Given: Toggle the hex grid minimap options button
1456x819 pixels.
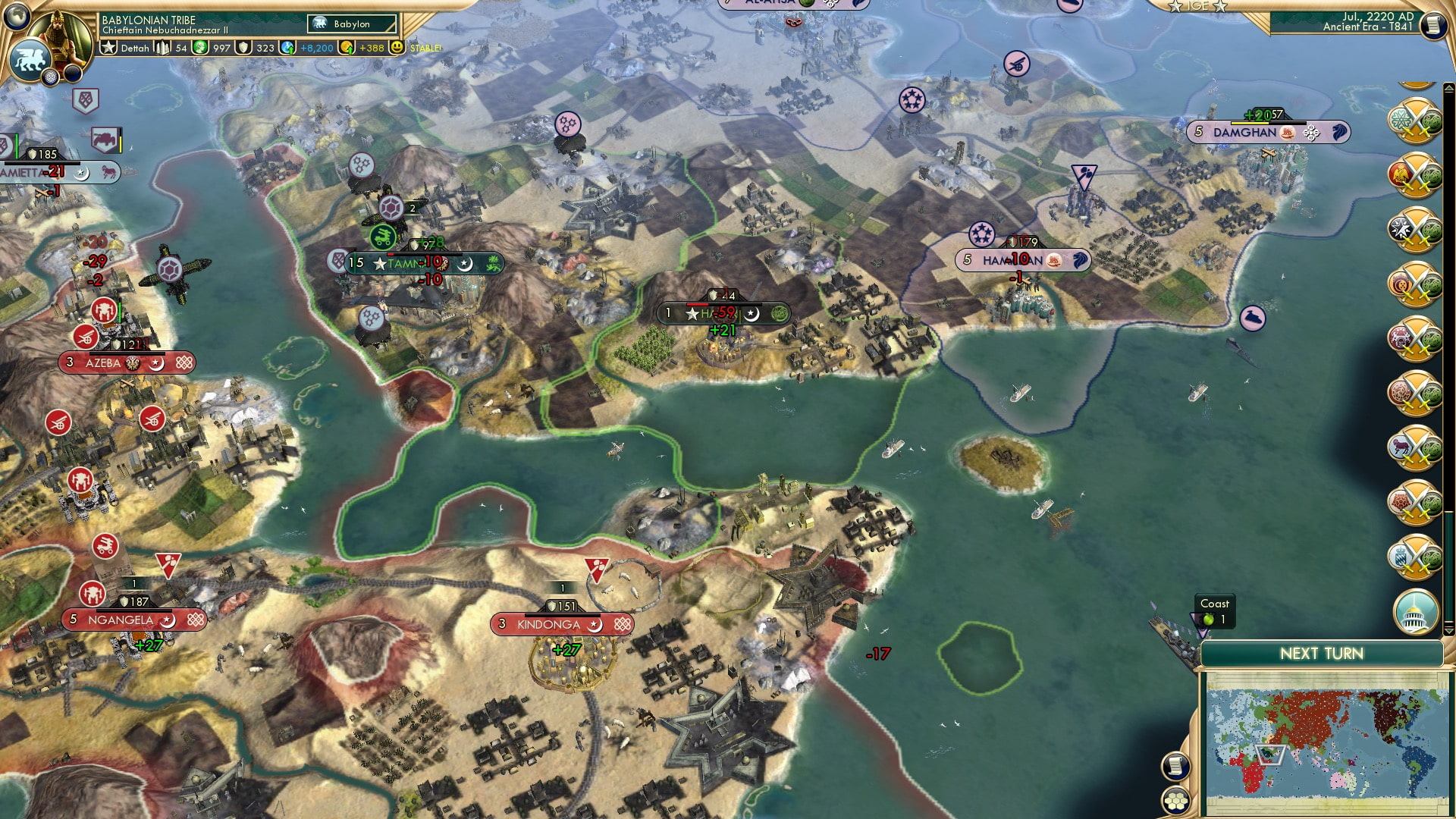Looking at the screenshot, I should tap(1175, 800).
